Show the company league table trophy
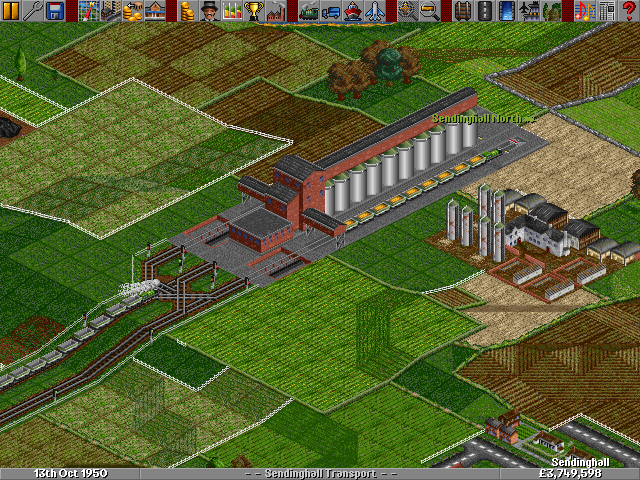640x480 pixels. [253, 11]
